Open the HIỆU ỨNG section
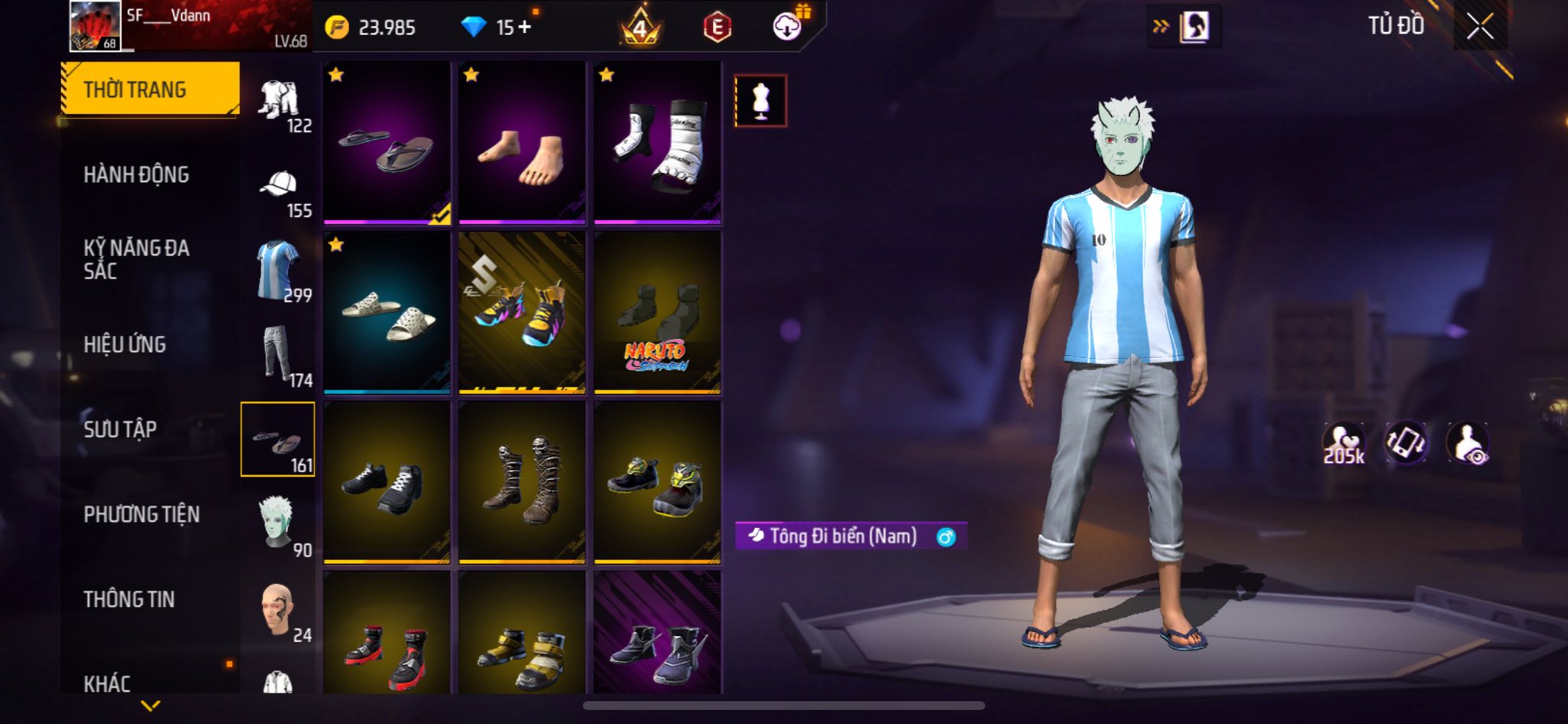This screenshot has height=724, width=1568. tap(125, 344)
